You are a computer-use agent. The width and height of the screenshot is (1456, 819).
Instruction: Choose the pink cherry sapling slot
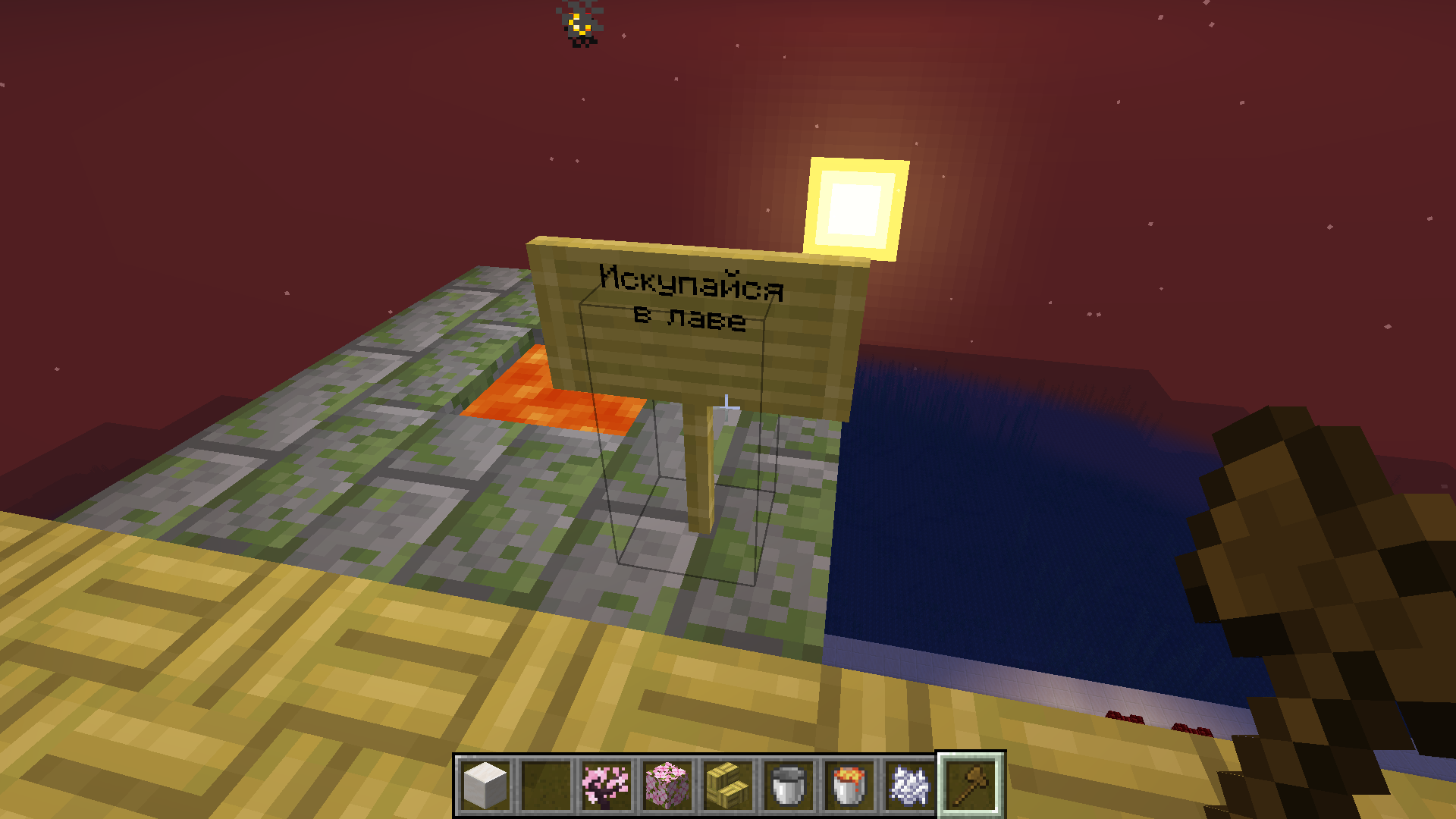607,786
